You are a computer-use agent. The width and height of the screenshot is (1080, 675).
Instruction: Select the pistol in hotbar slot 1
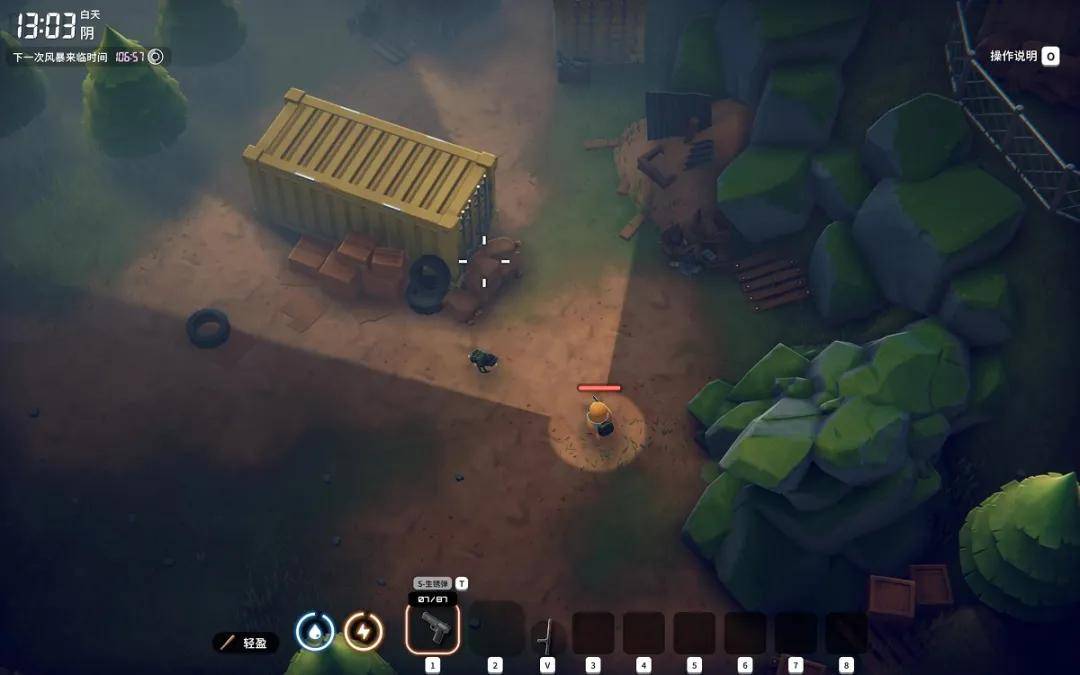click(x=433, y=628)
